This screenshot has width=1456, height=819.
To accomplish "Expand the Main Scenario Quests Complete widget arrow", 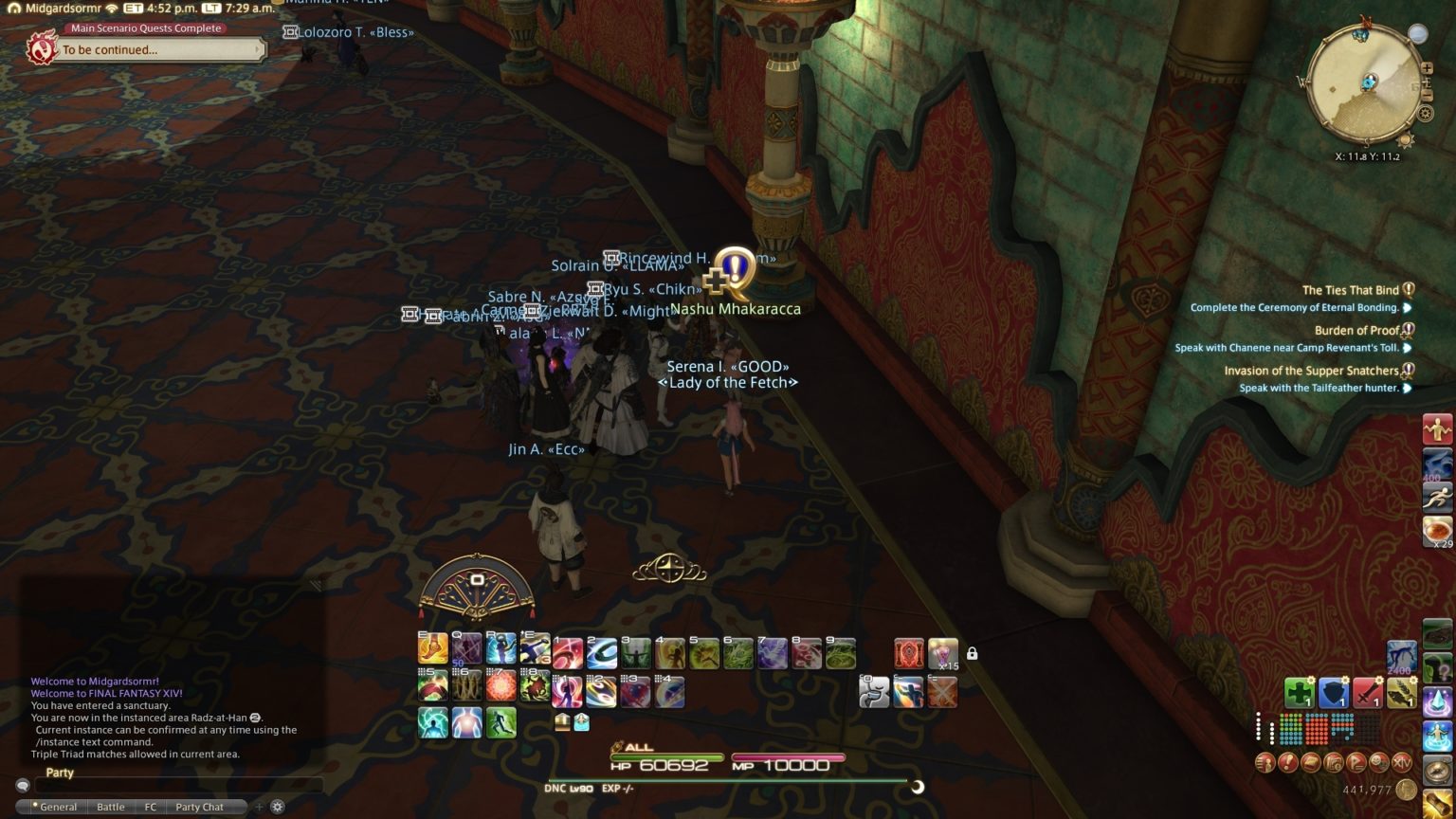I will click(x=257, y=49).
